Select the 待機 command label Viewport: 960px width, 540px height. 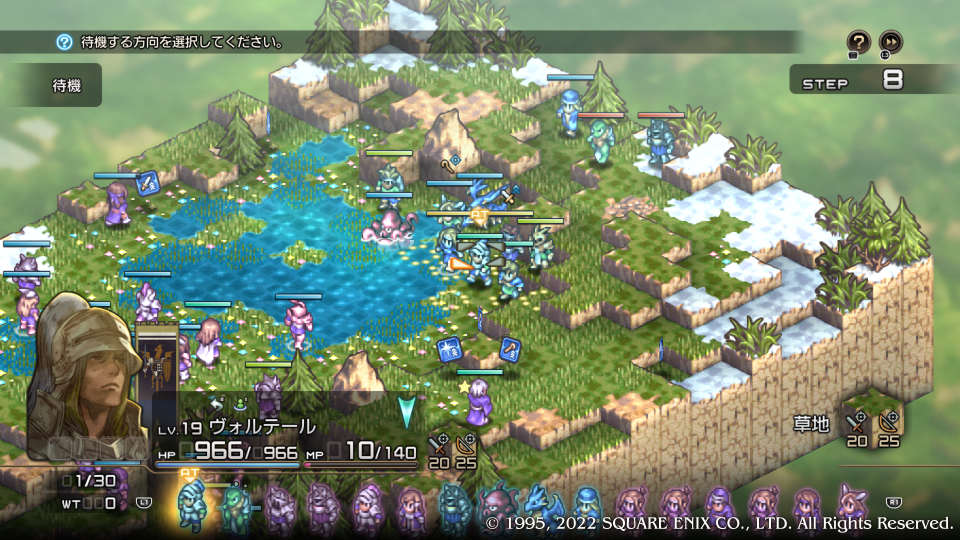coord(66,86)
